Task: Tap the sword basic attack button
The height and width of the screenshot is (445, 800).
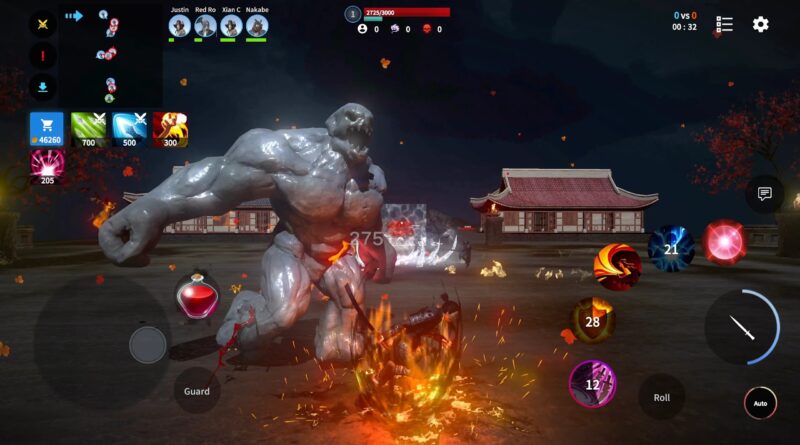Action: (741, 327)
